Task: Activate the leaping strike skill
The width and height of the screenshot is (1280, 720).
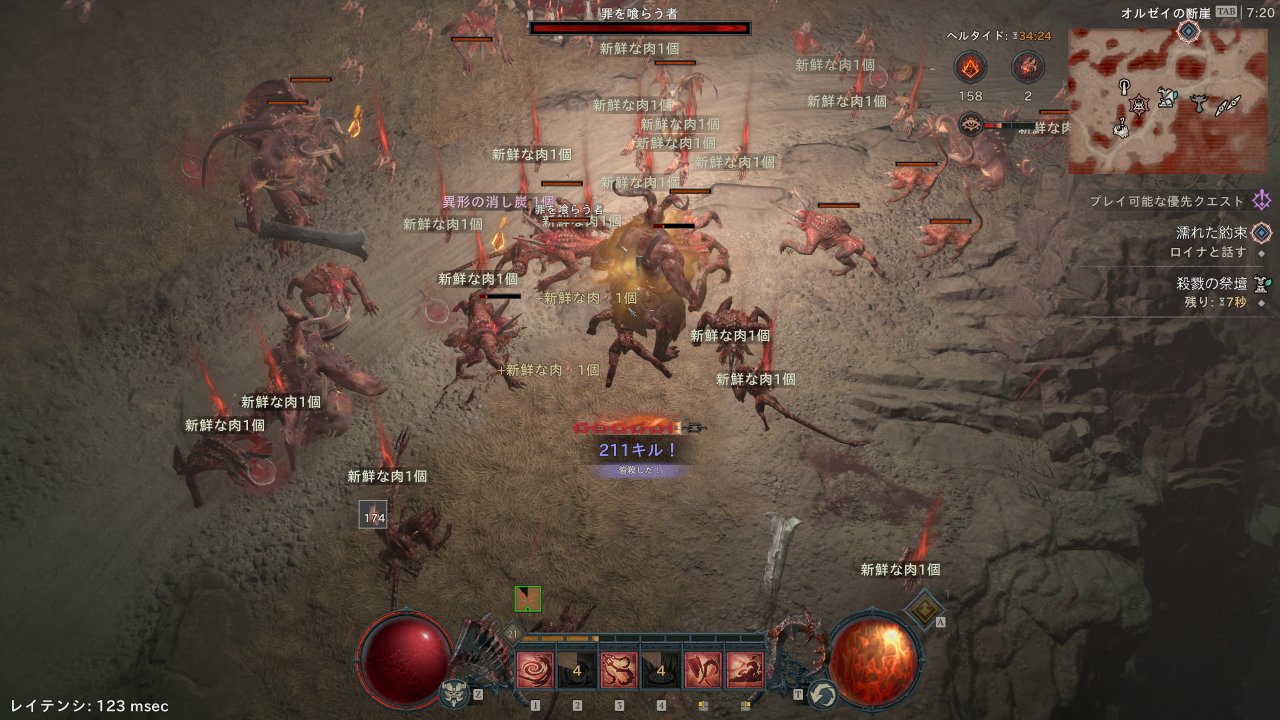Action: (x=744, y=670)
